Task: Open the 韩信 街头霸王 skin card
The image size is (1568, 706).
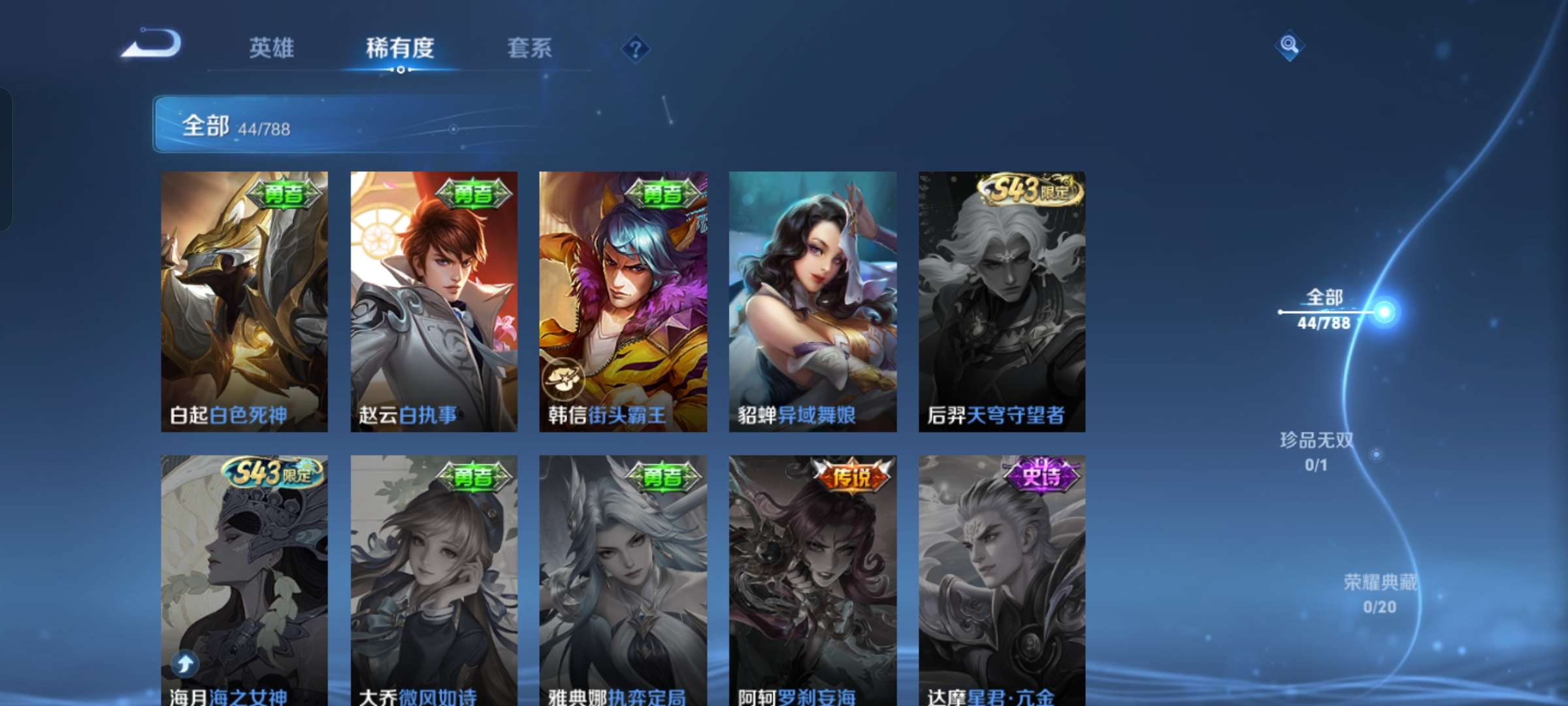Action: (x=623, y=301)
